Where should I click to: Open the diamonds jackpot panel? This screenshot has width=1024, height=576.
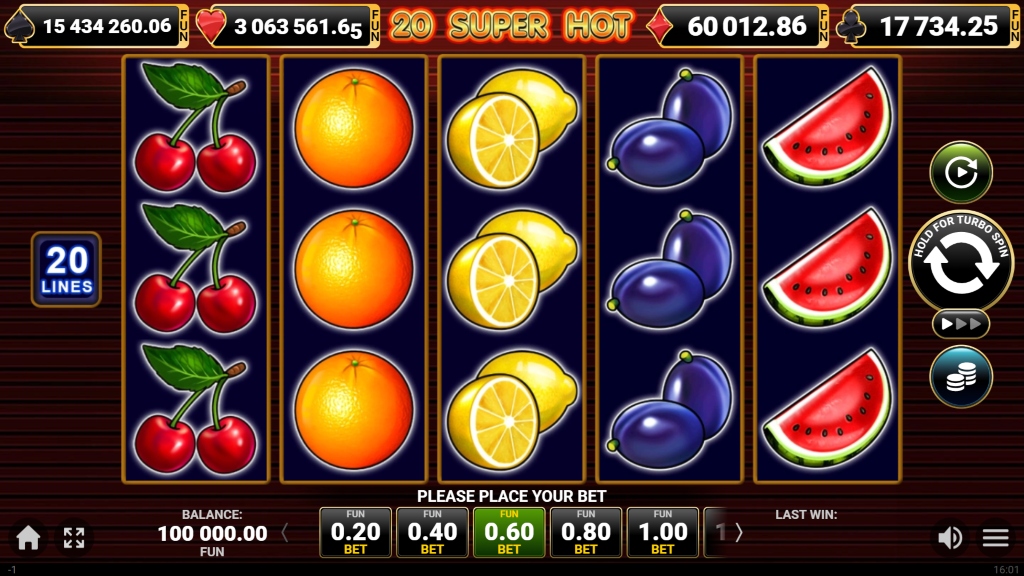click(x=740, y=26)
